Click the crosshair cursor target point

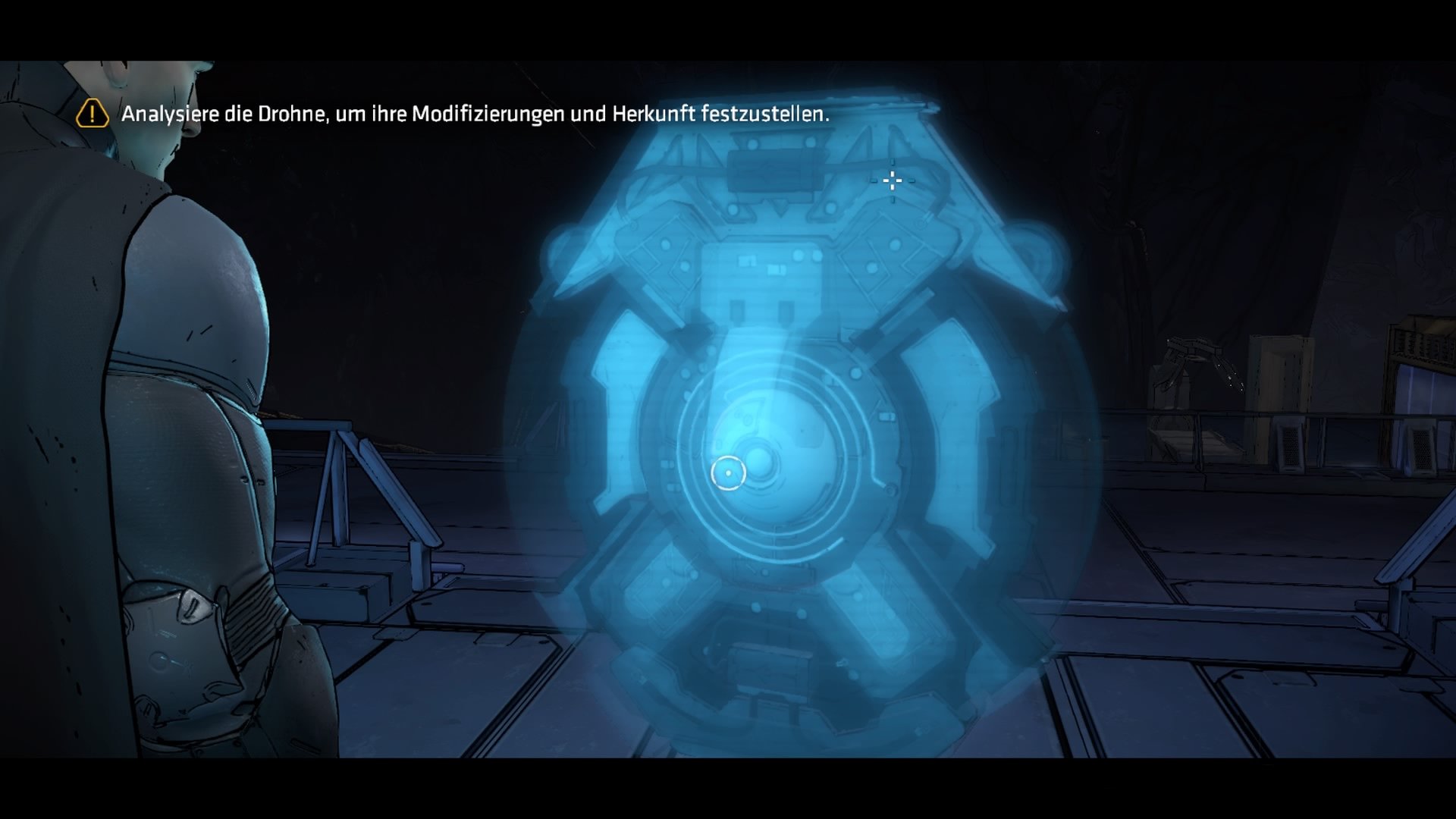pyautogui.click(x=891, y=182)
